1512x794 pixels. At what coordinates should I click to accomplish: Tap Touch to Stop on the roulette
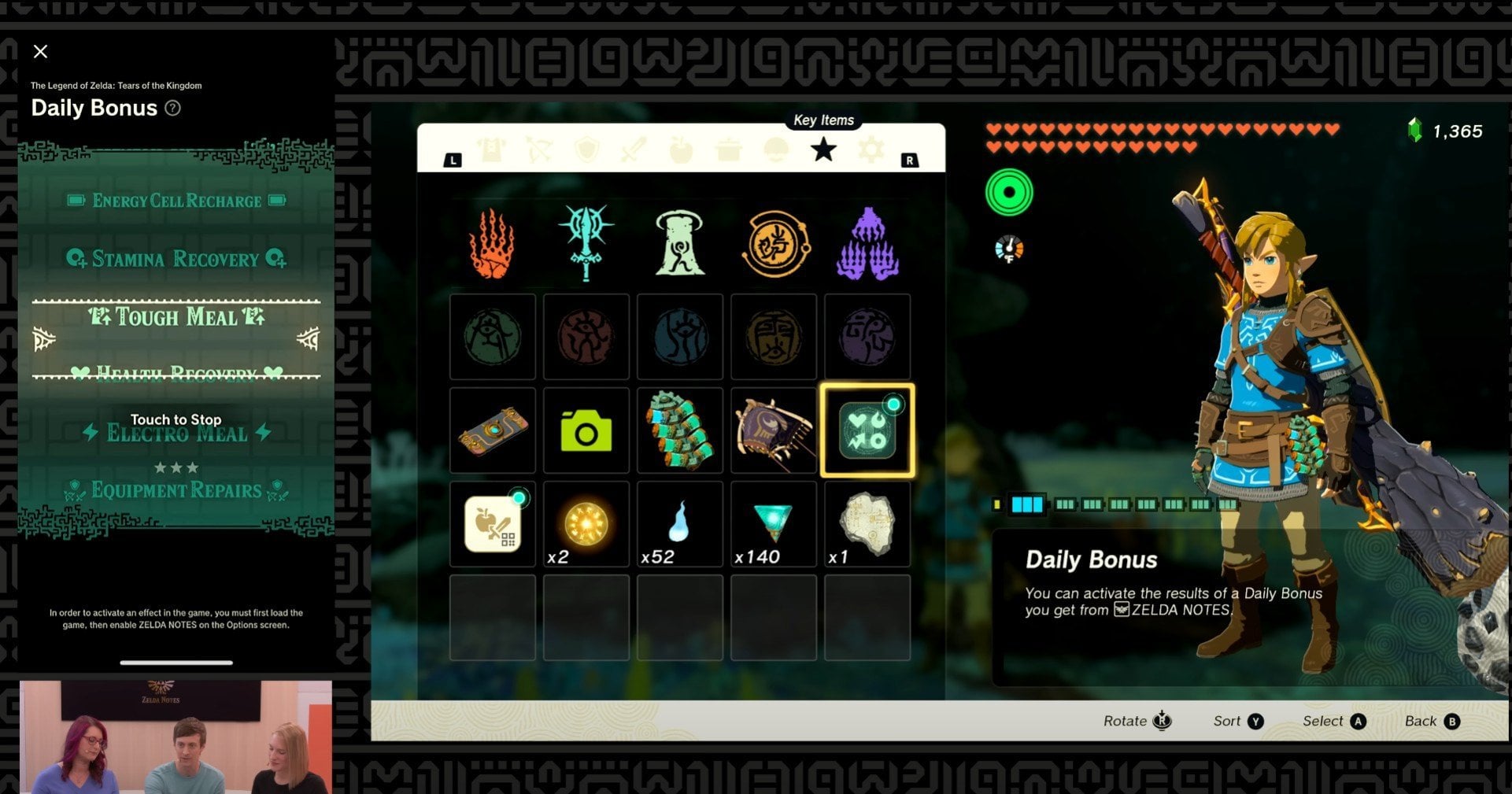click(176, 419)
